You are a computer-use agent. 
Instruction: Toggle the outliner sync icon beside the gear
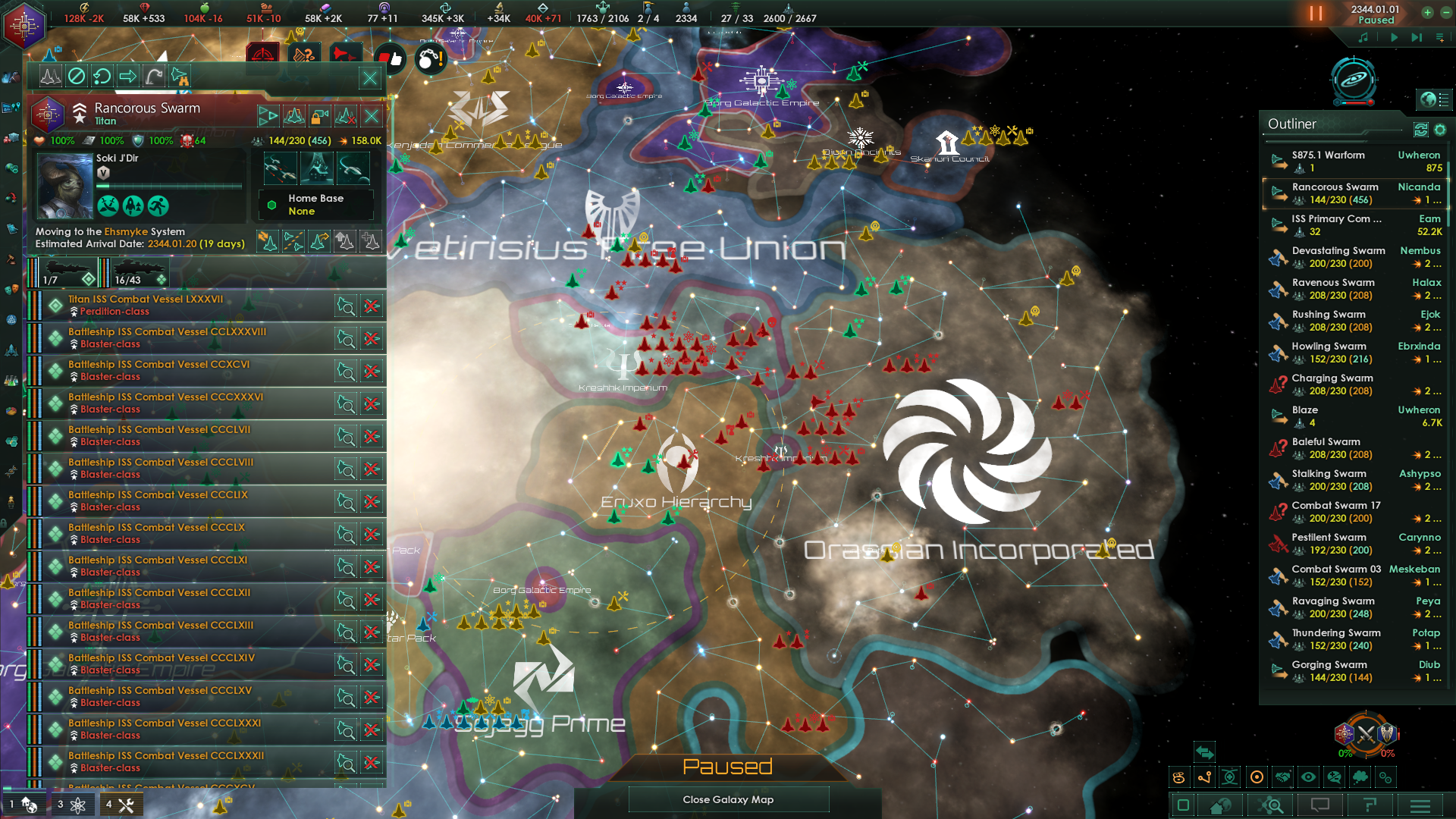tap(1420, 130)
